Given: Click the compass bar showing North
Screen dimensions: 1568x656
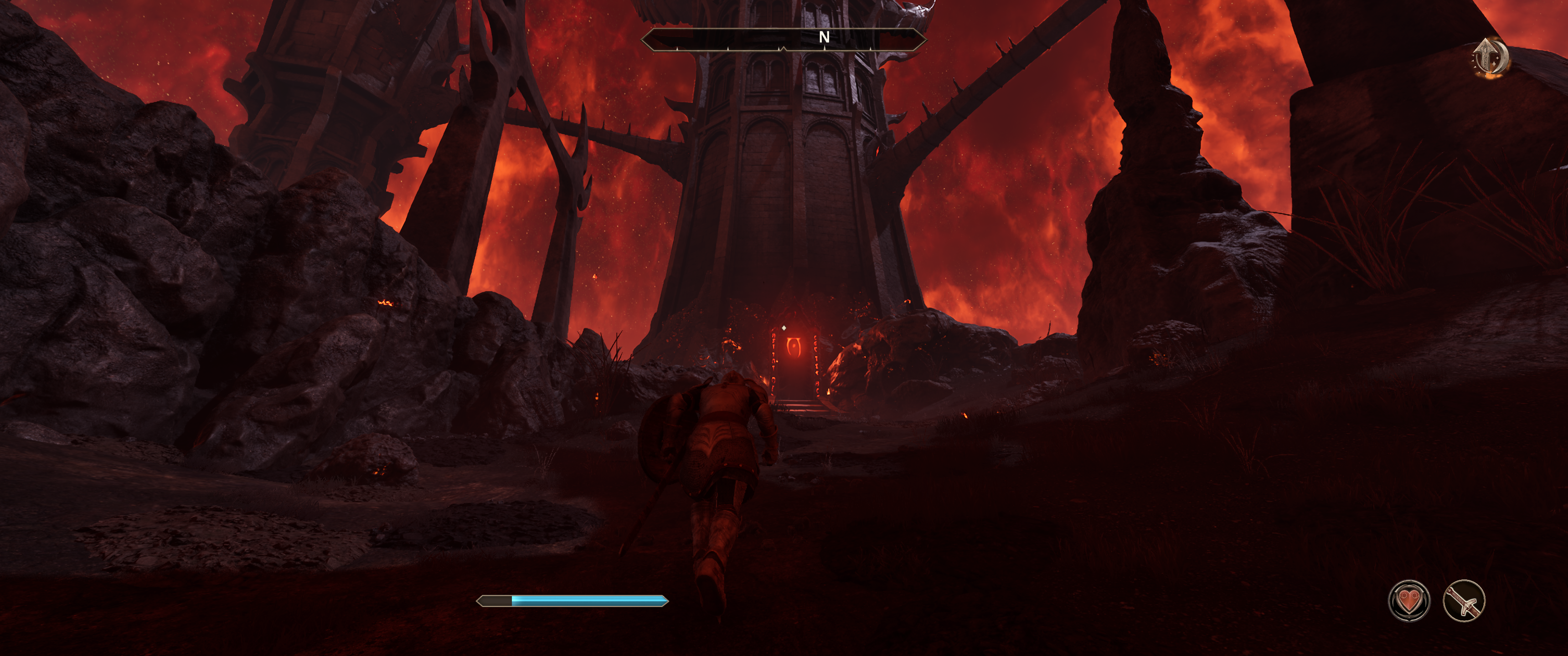Looking at the screenshot, I should pos(784,39).
